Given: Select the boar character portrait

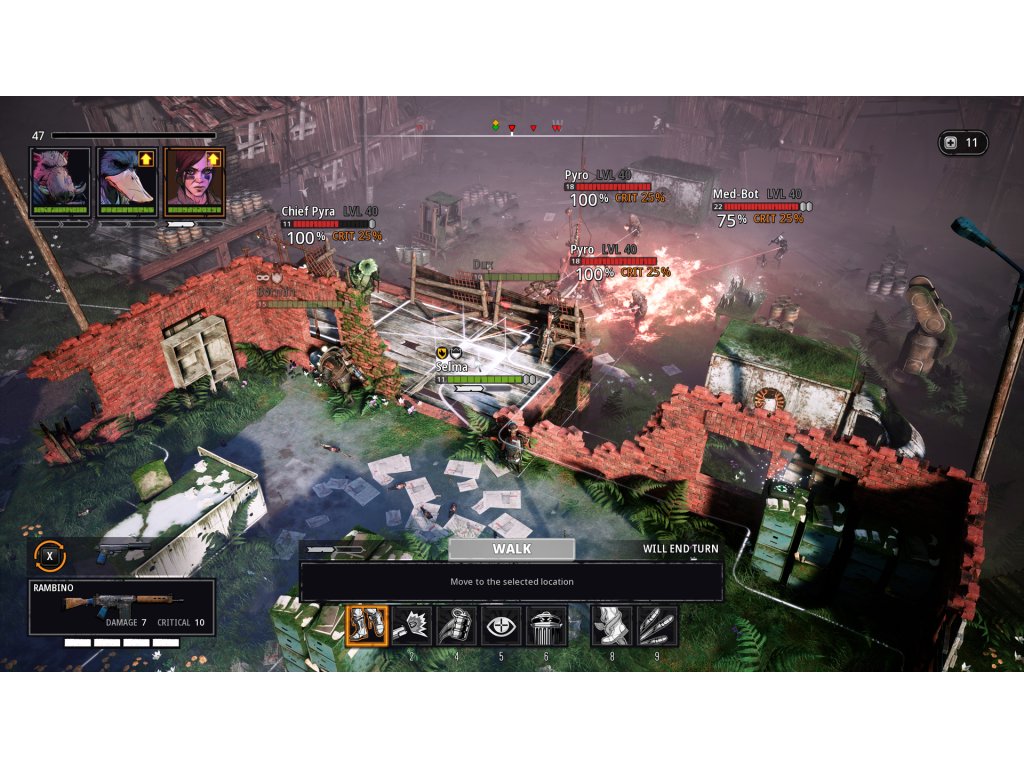Looking at the screenshot, I should coord(60,181).
